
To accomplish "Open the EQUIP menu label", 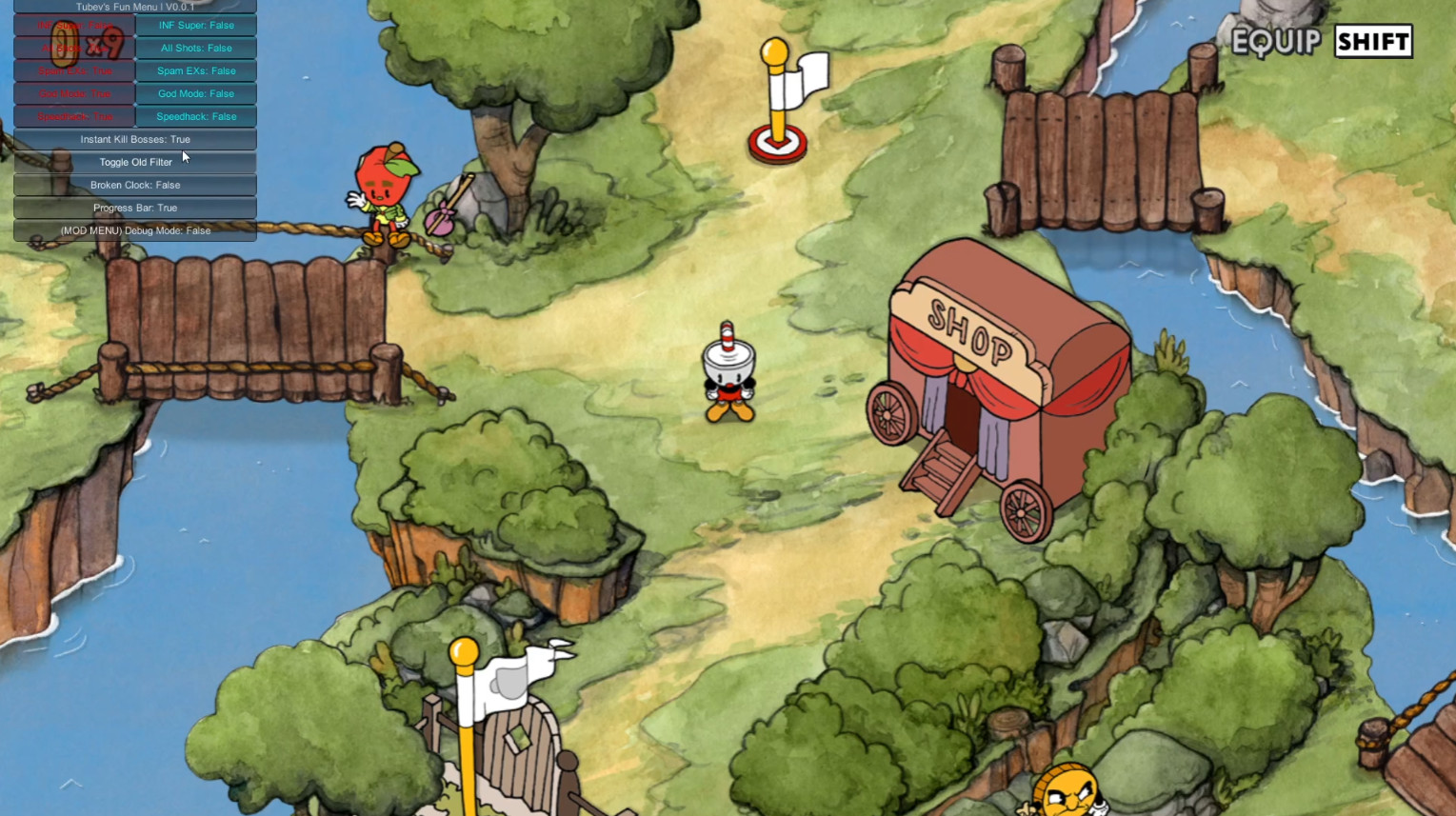I will (1276, 42).
